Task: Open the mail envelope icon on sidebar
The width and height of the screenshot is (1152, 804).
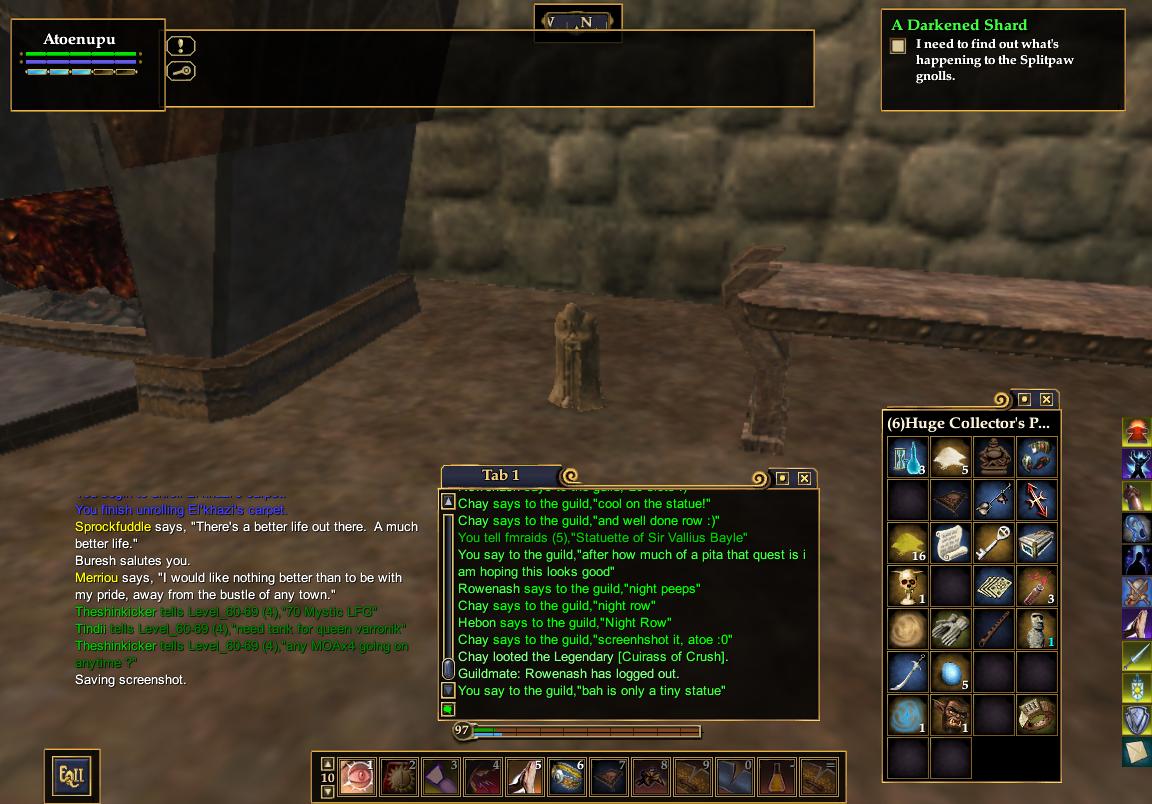Action: click(1136, 751)
